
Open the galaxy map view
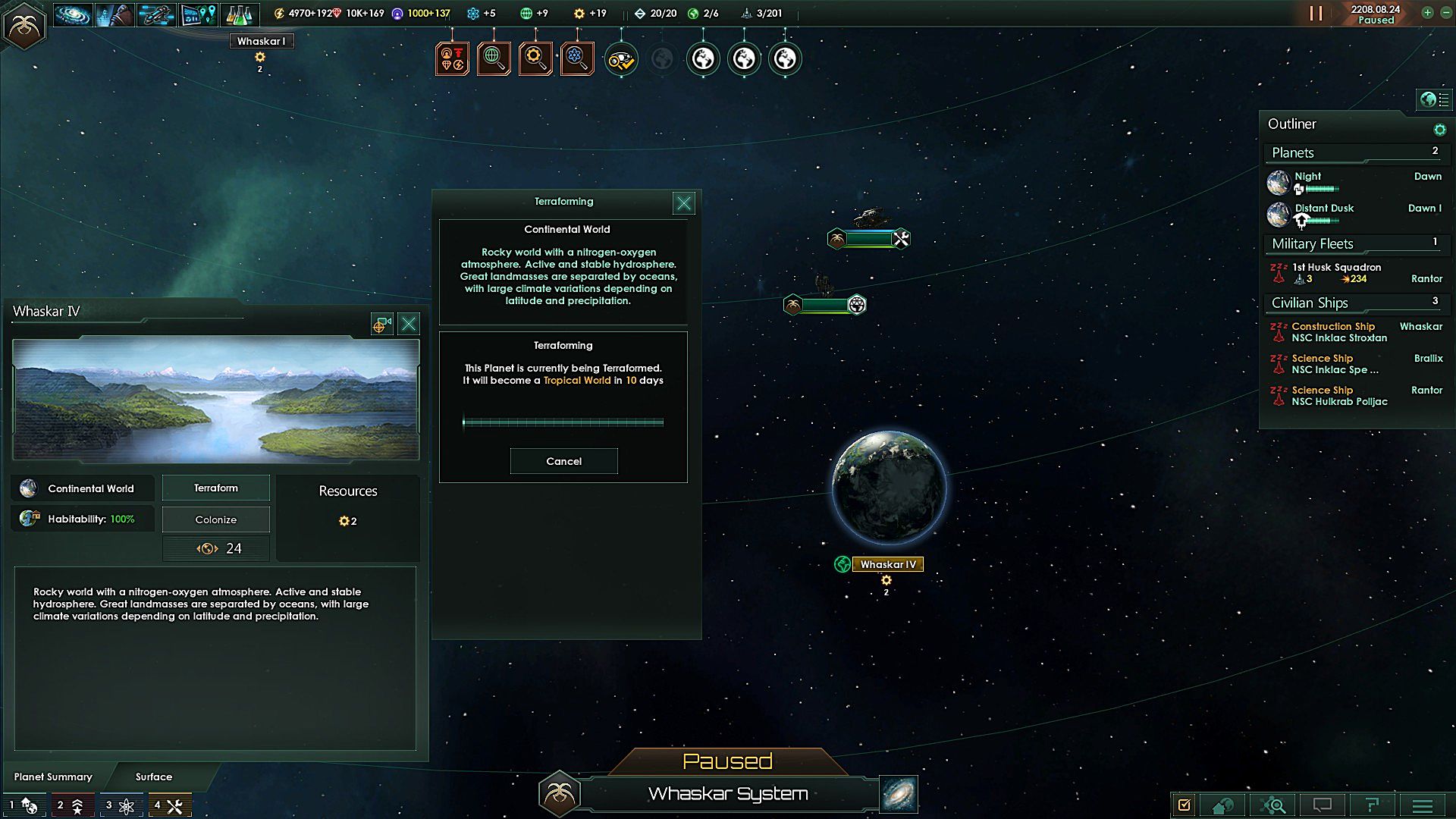(899, 793)
